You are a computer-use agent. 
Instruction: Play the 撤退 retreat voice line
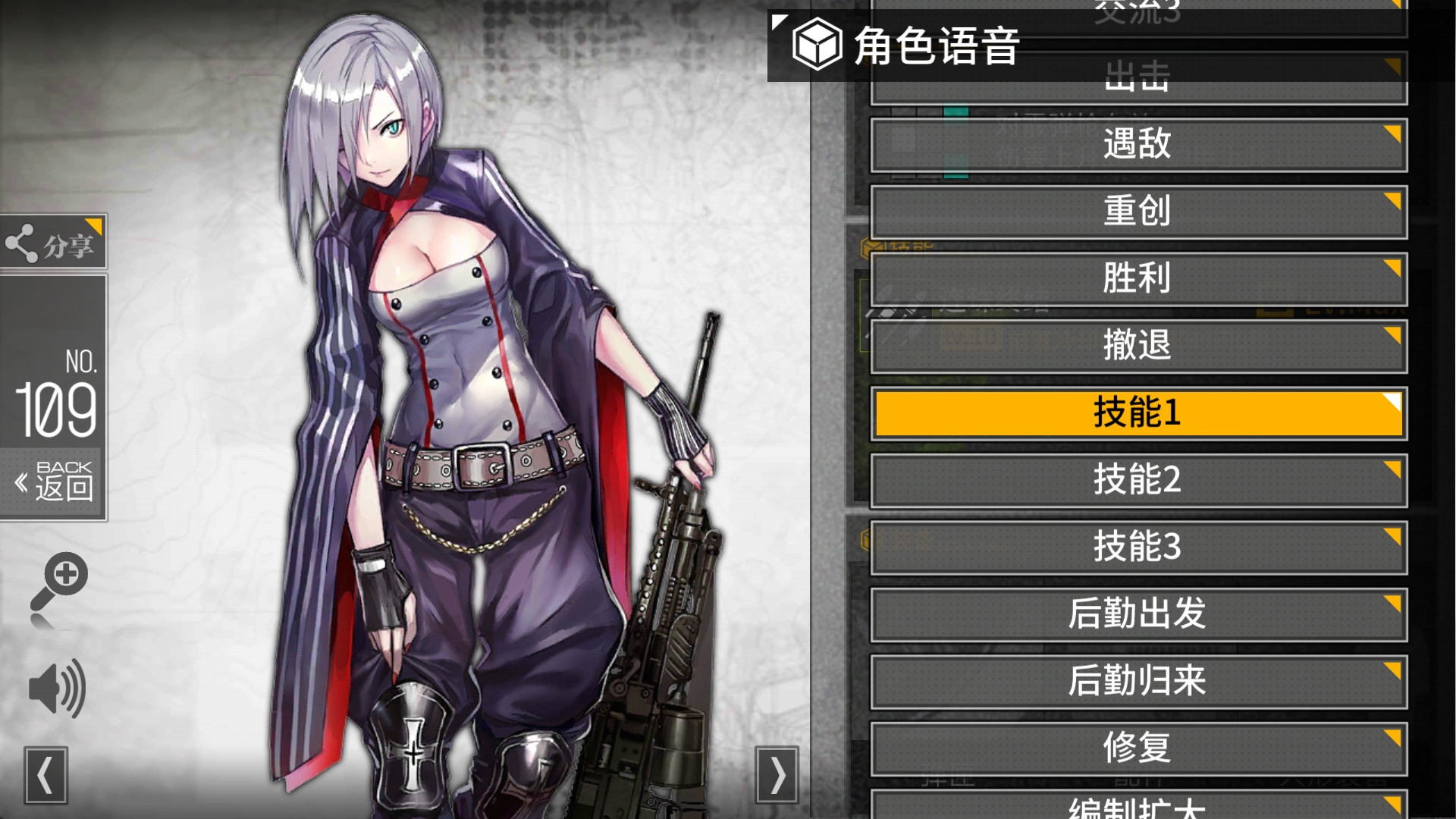[1137, 345]
